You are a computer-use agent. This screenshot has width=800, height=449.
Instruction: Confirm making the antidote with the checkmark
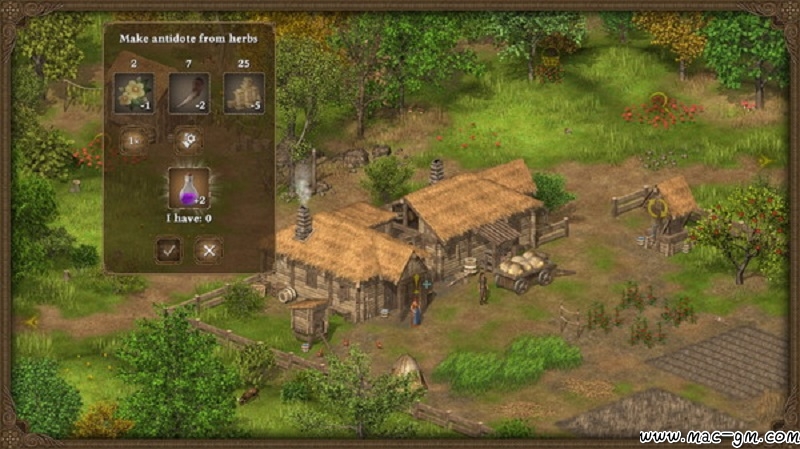point(169,251)
